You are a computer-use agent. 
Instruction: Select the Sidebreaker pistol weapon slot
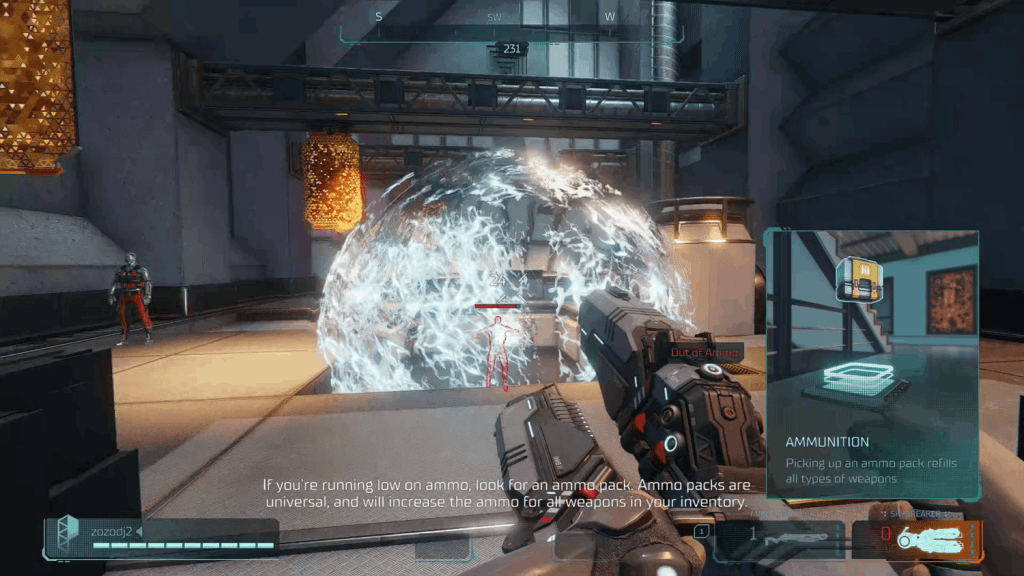pos(917,540)
